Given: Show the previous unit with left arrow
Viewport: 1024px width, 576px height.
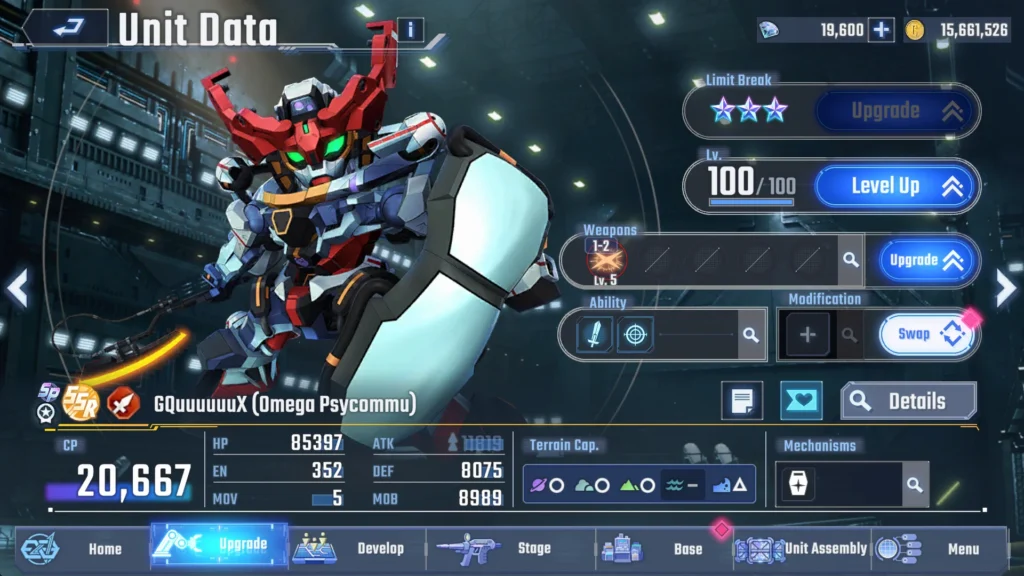Looking at the screenshot, I should (x=17, y=290).
